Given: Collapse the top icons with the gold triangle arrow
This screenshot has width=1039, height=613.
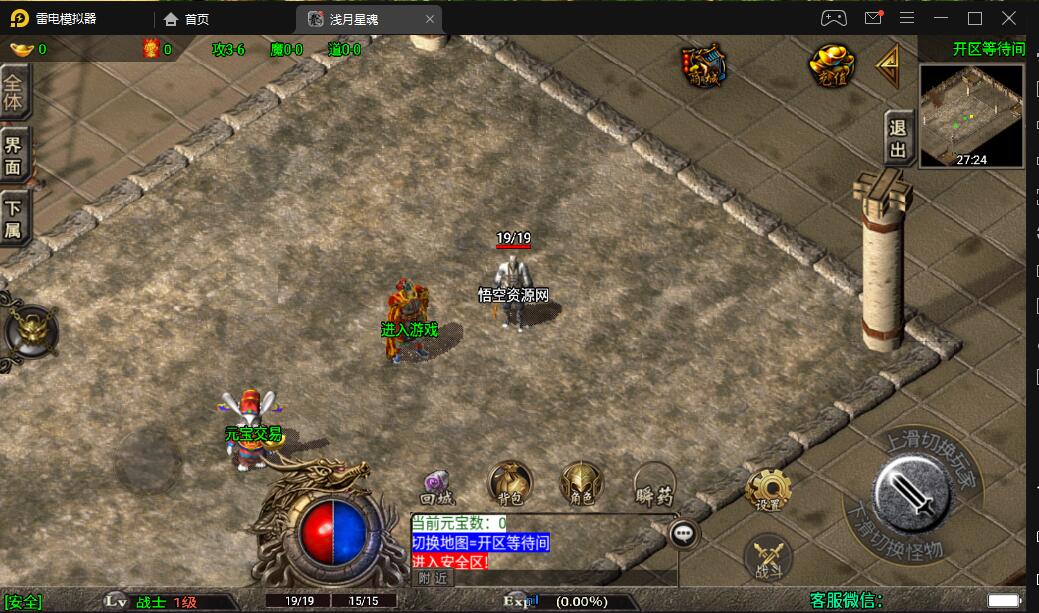Looking at the screenshot, I should [x=889, y=65].
